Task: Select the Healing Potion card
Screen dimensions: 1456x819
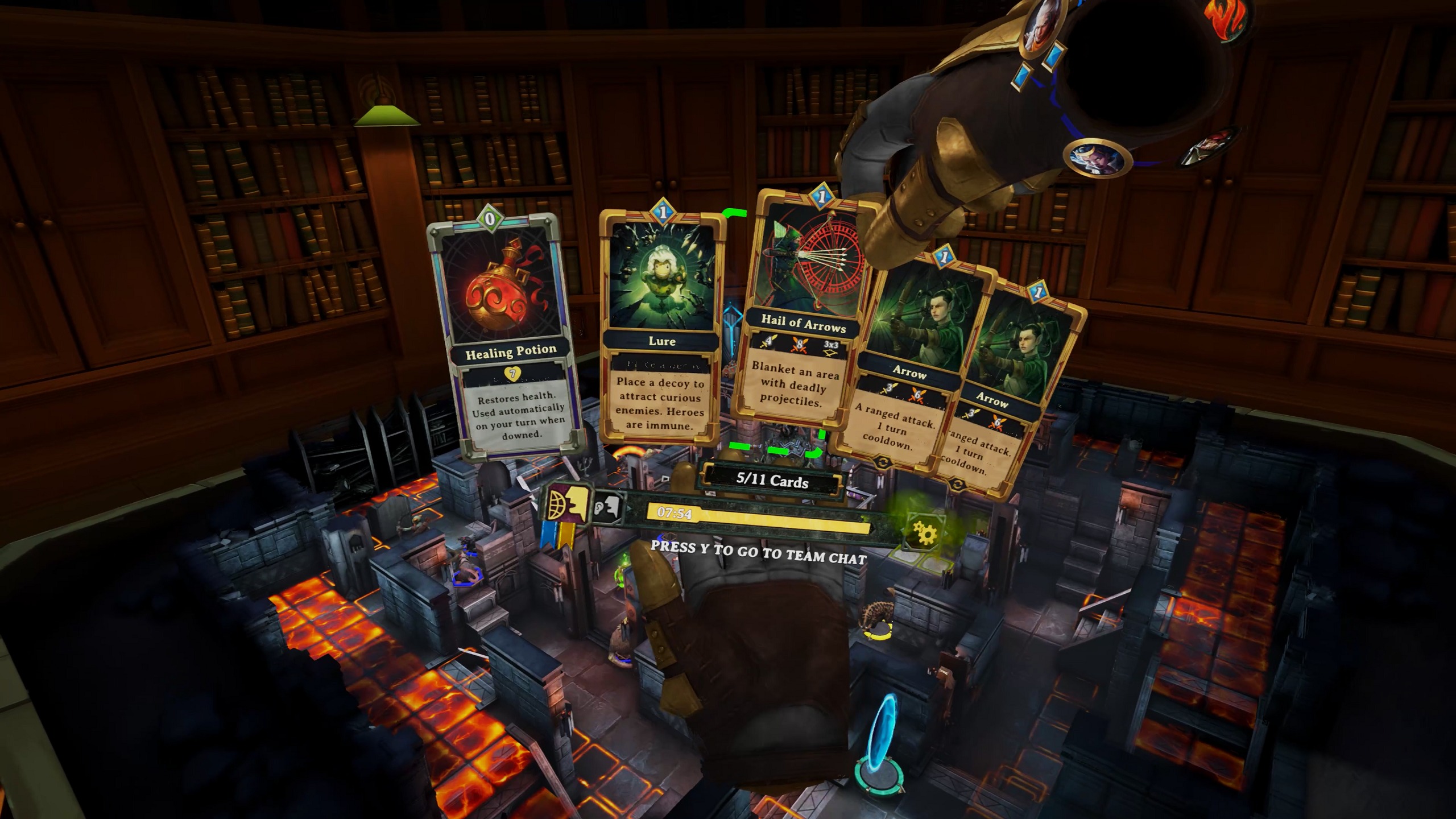Action: point(506,336)
